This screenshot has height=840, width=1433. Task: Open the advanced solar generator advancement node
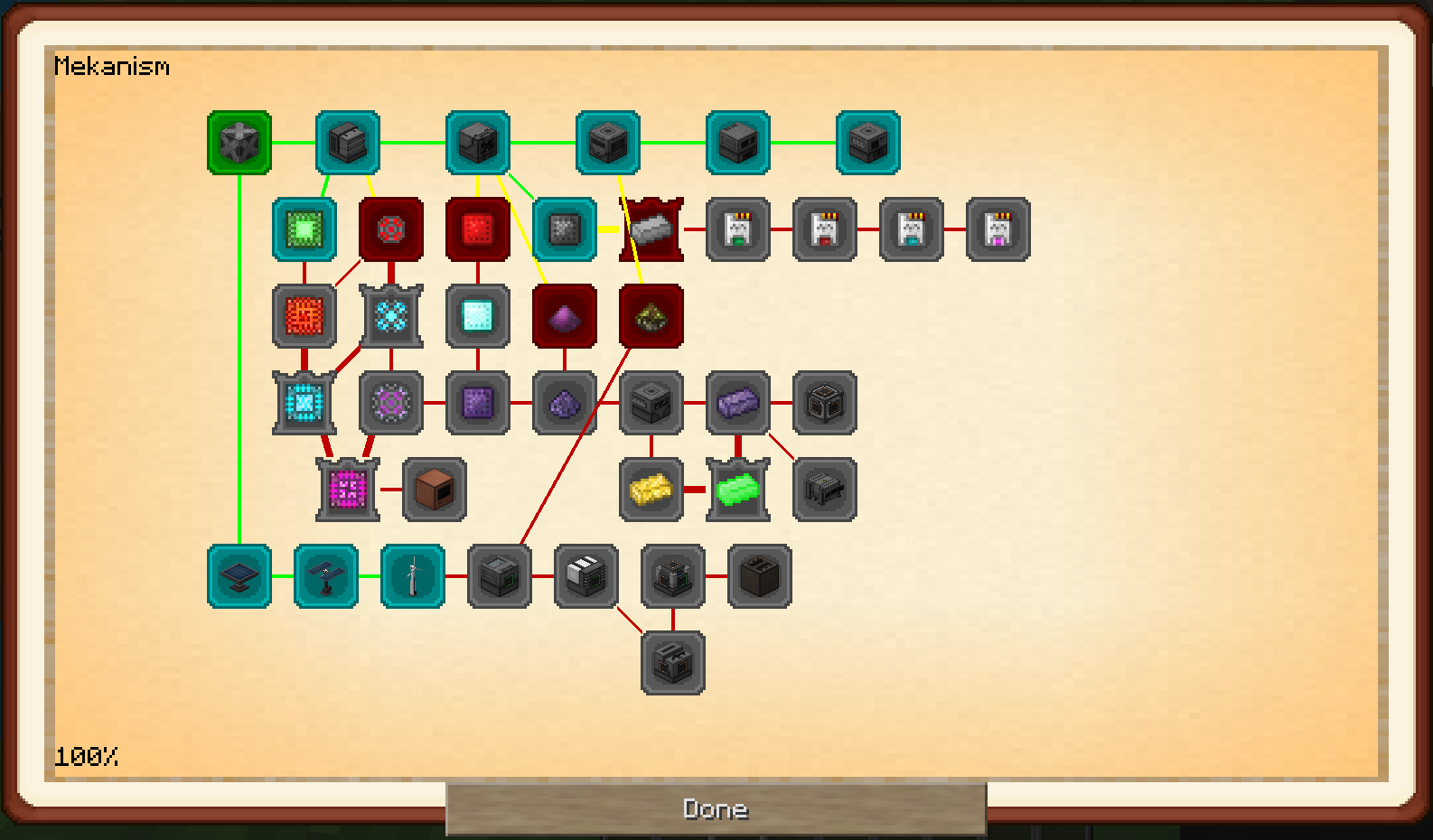tap(326, 576)
